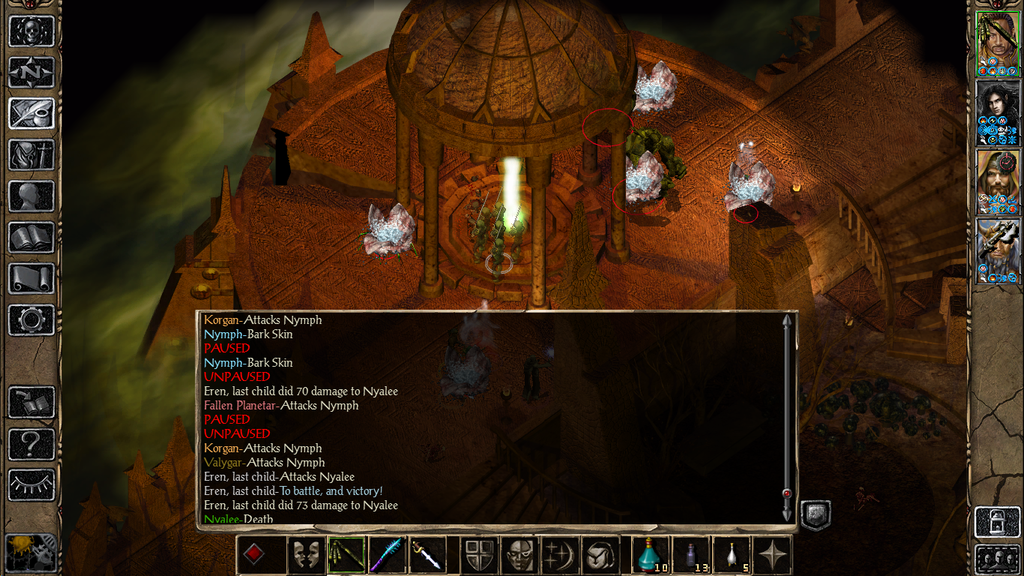Open the journal with the quill button
1024x576 pixels.
coord(31,113)
